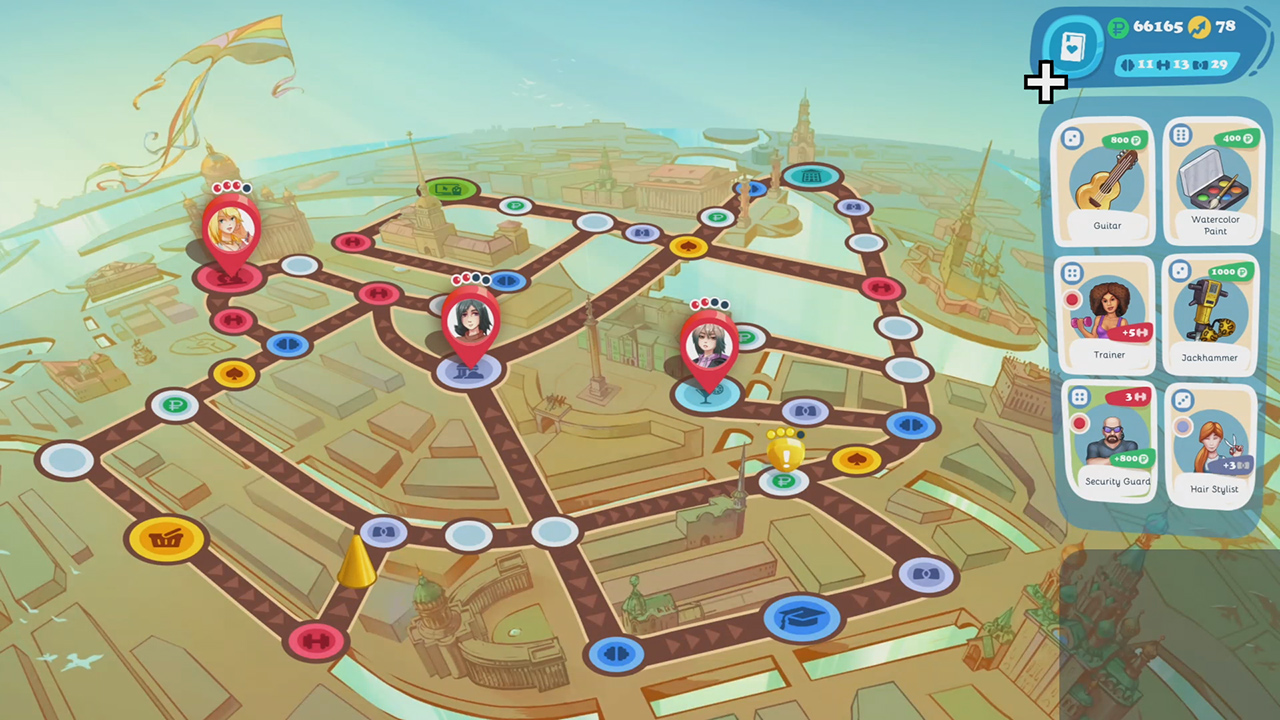Image resolution: width=1280 pixels, height=720 pixels.
Task: Pick the Jackhammer card
Action: click(x=1211, y=310)
